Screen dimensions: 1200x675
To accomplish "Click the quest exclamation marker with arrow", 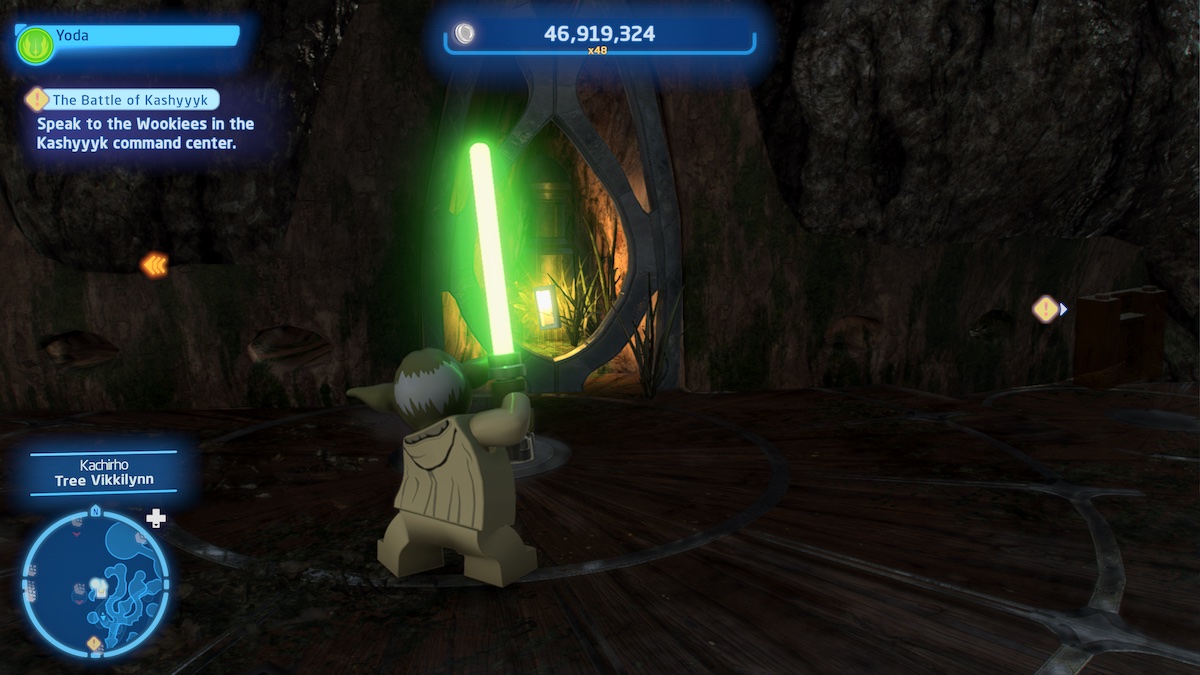I will [1047, 309].
